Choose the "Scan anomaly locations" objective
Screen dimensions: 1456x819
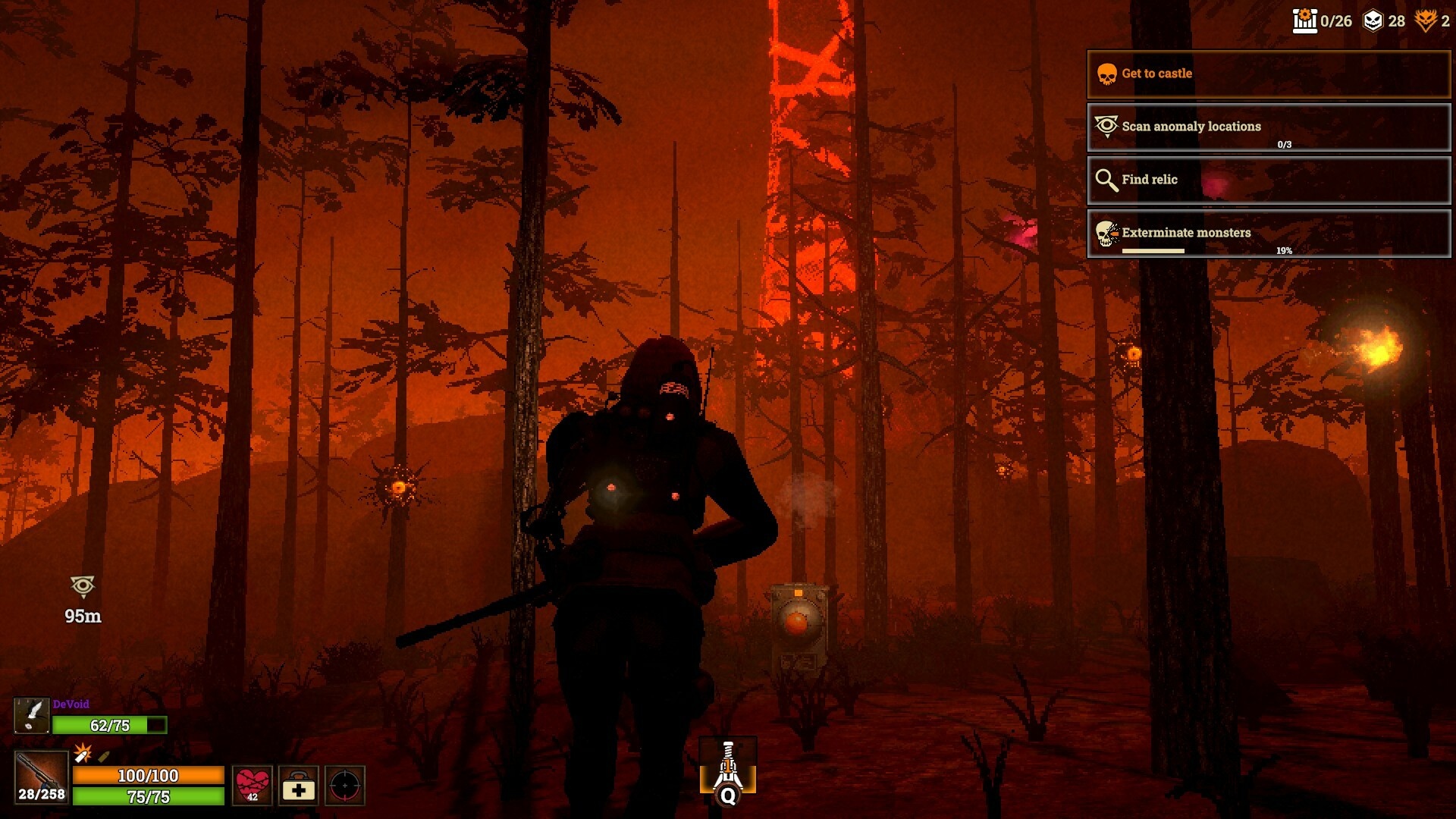tap(1268, 127)
